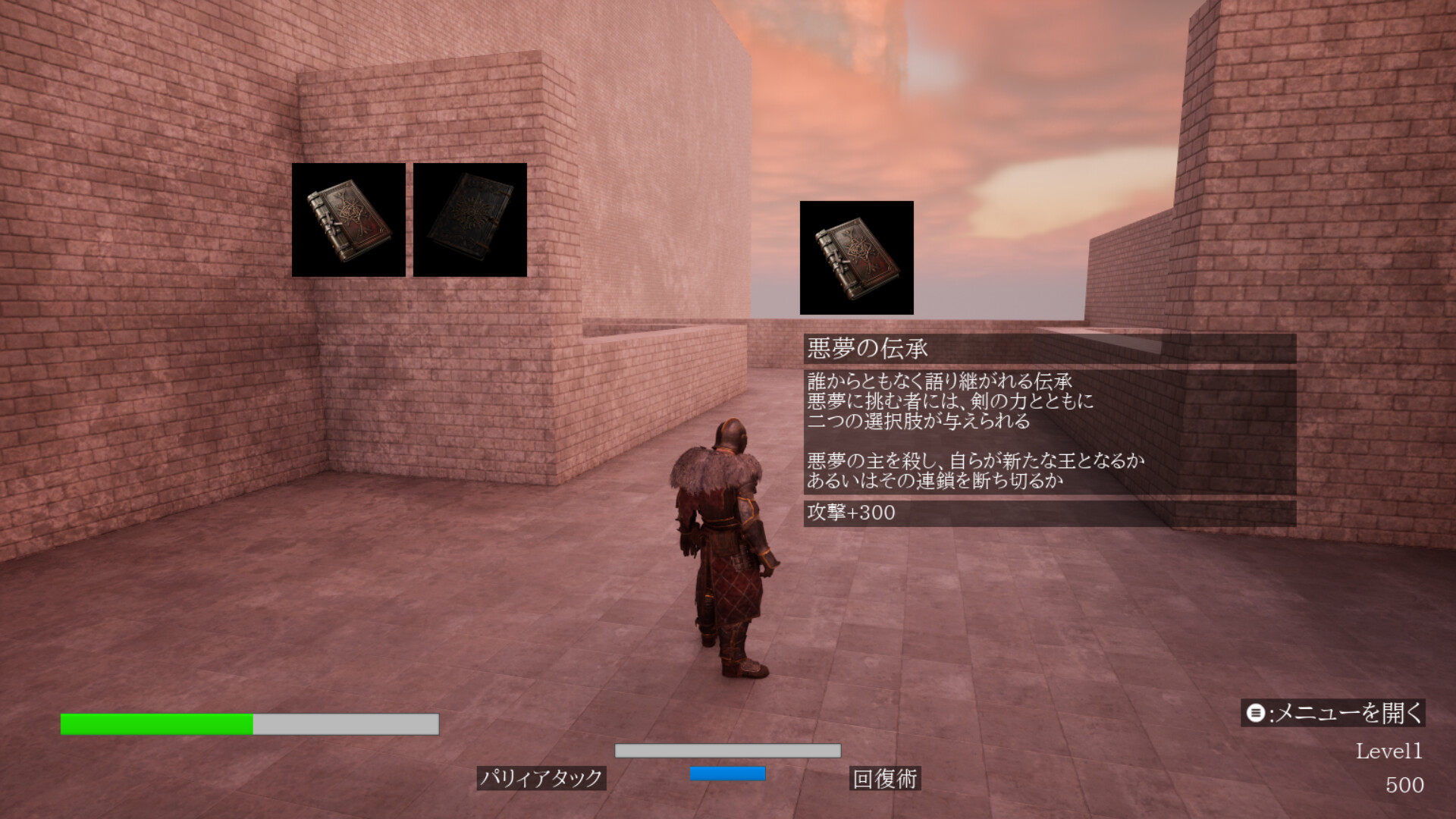This screenshot has width=1456, height=819.
Task: Select the silver spellbook pickup on the left wall
Action: [x=349, y=220]
